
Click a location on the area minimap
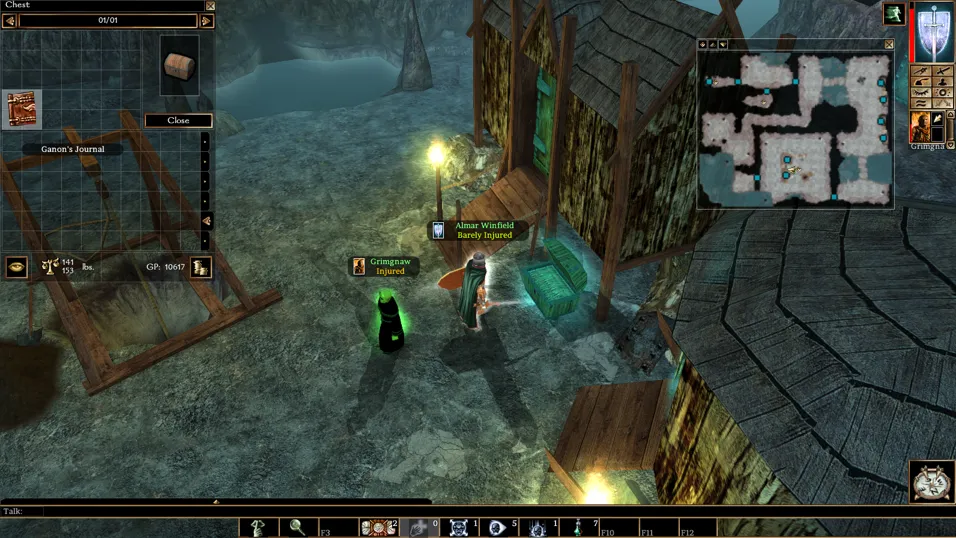[x=795, y=130]
